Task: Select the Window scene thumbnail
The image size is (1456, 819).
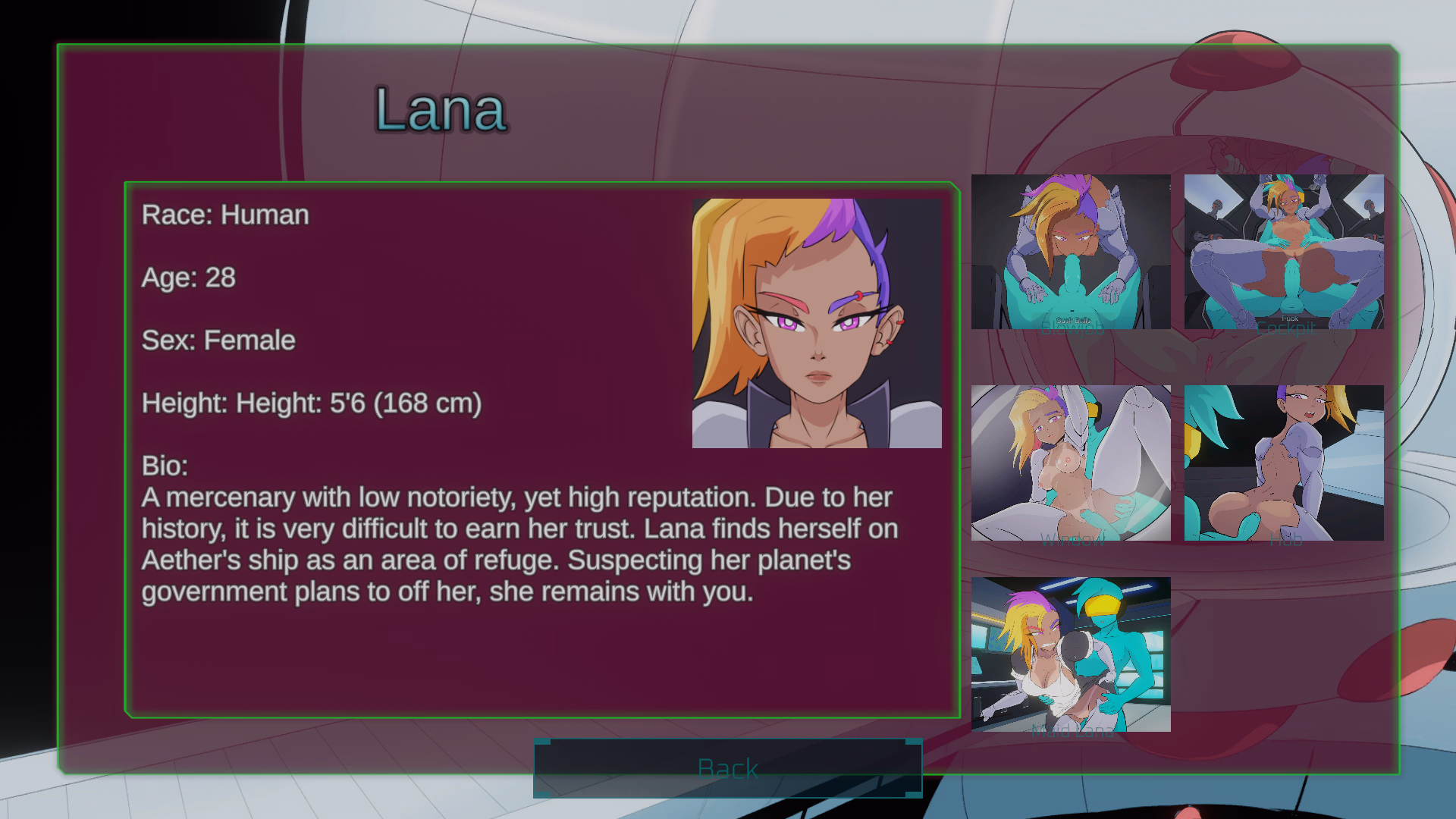Action: click(1071, 463)
